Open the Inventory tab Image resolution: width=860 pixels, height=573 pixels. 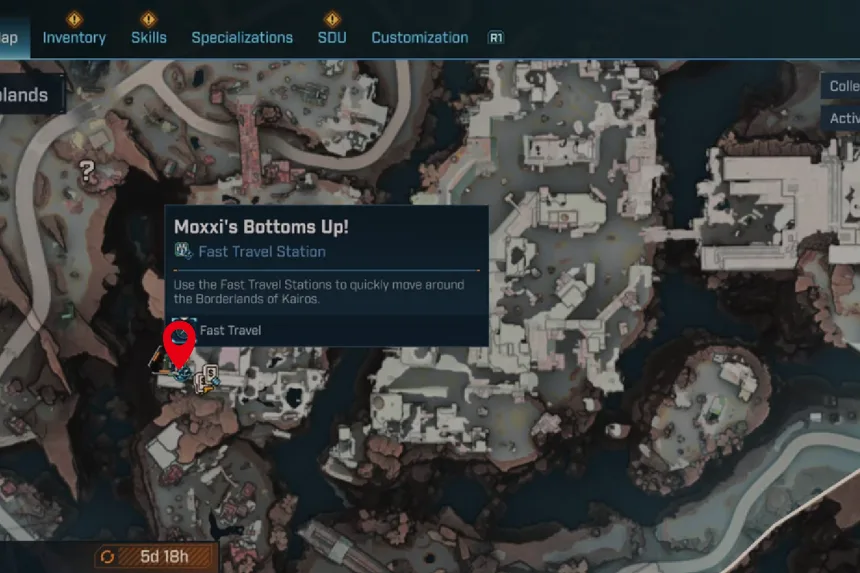(x=74, y=38)
